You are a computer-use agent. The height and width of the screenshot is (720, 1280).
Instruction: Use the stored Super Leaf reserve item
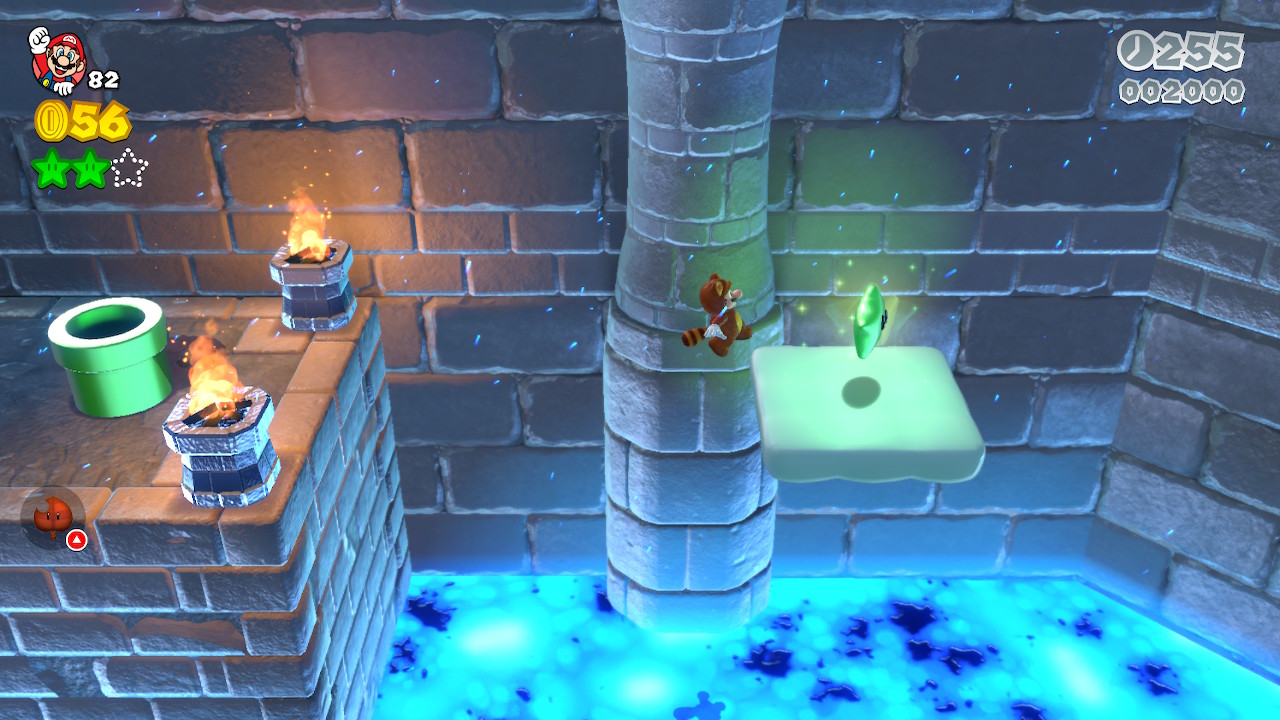pyautogui.click(x=52, y=518)
